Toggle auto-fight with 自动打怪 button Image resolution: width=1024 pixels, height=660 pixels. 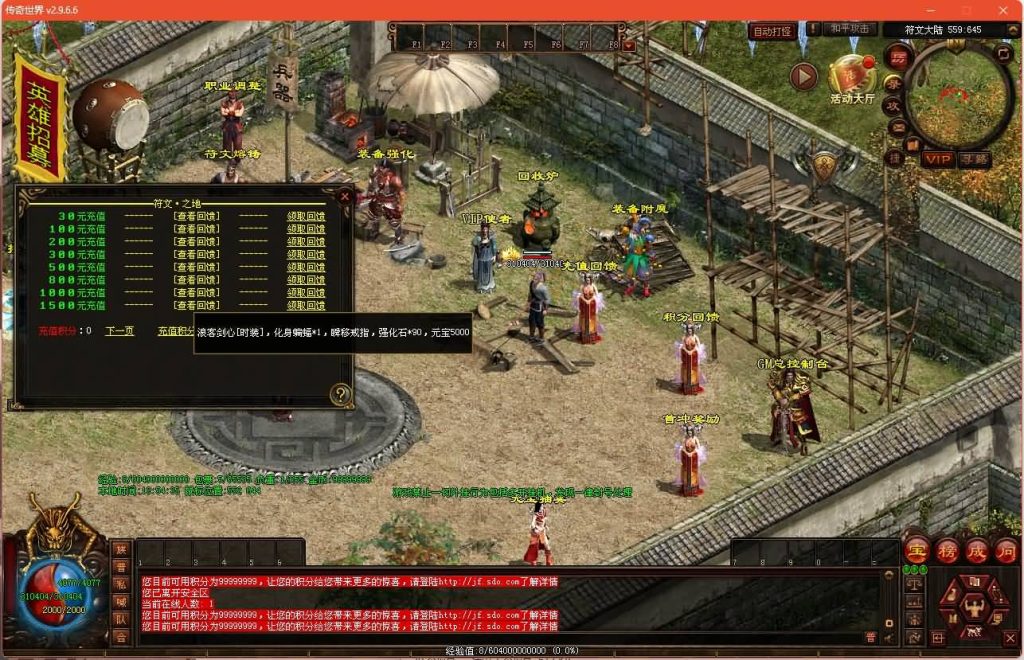(772, 31)
